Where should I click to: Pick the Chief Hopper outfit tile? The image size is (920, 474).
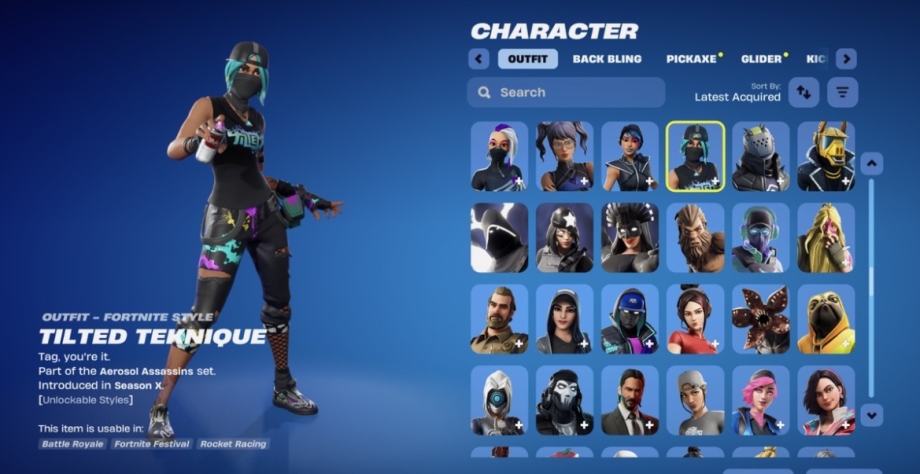[x=499, y=319]
